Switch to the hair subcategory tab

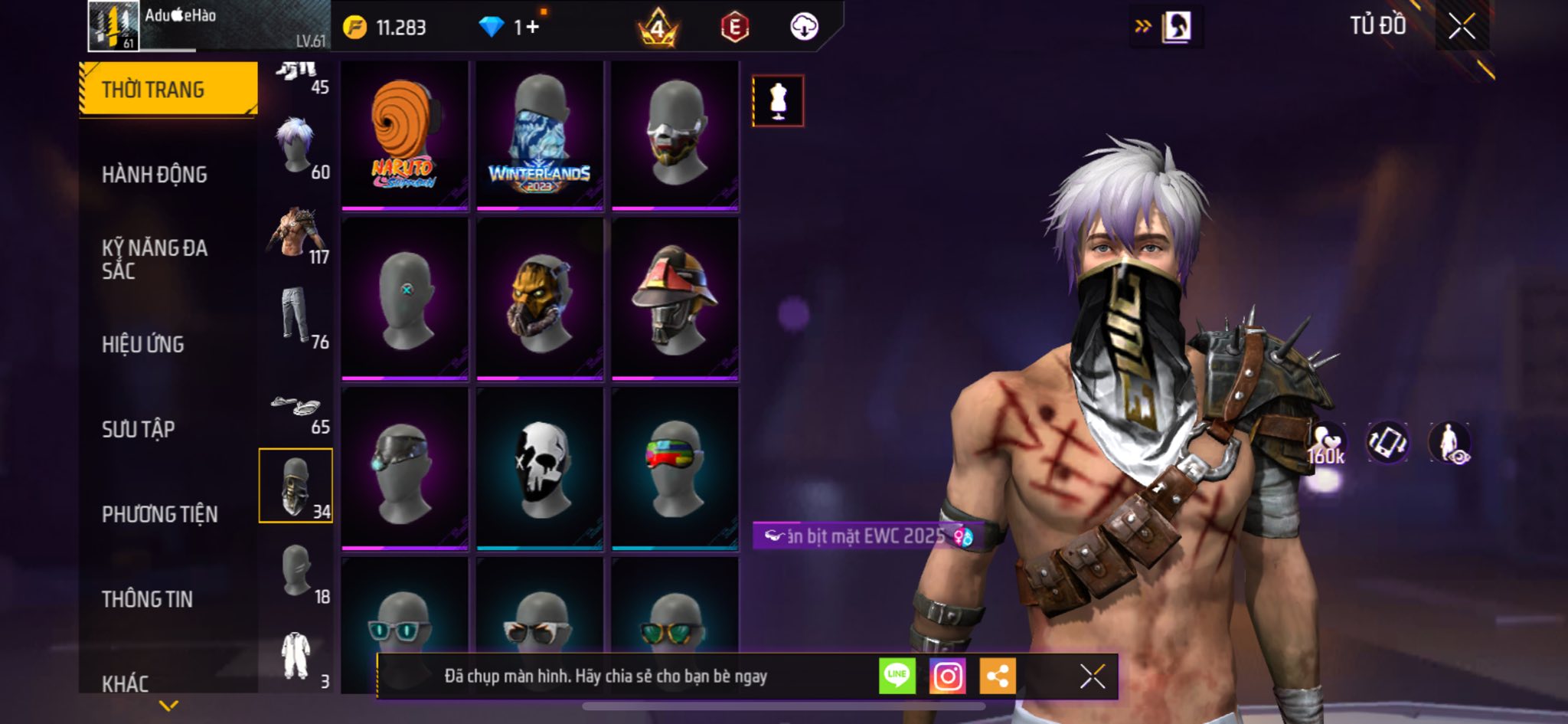[296, 146]
